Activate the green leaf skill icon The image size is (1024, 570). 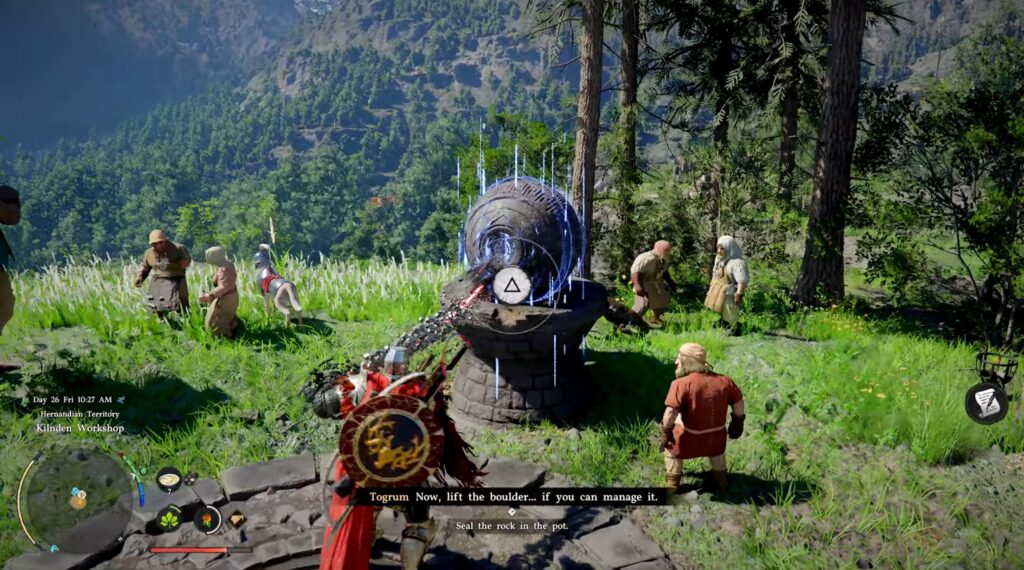click(x=168, y=519)
